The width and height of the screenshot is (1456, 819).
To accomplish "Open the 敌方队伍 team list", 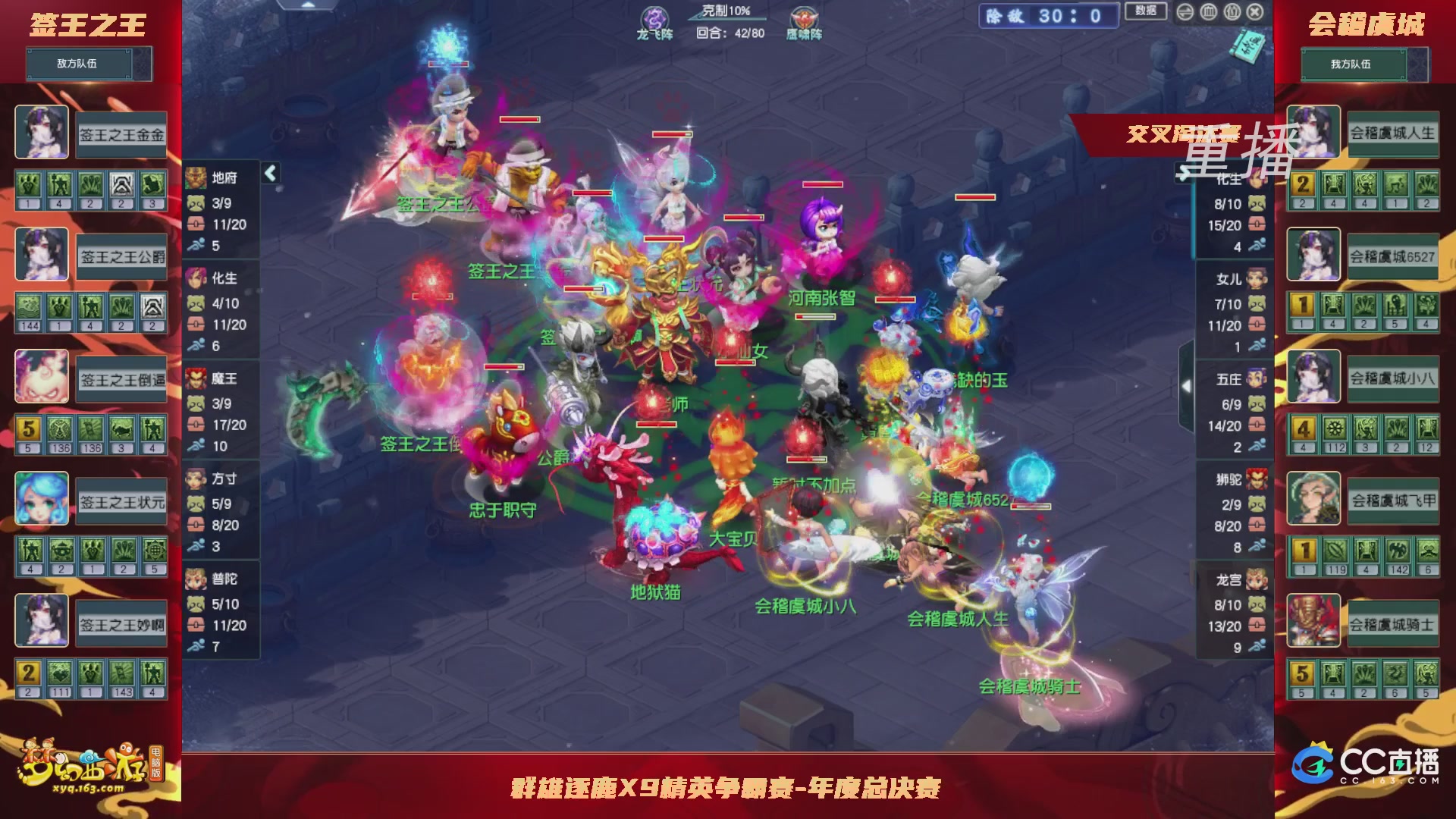I will coord(79,64).
